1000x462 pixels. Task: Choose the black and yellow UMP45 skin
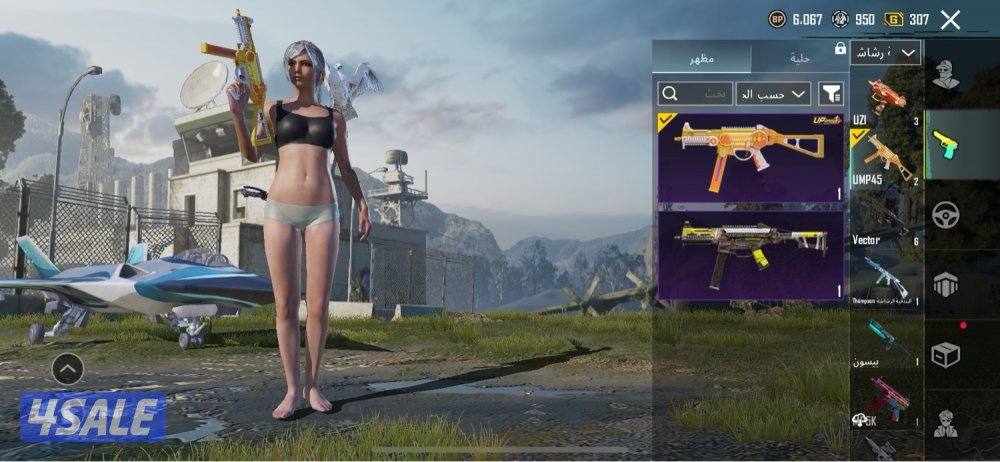click(x=750, y=255)
